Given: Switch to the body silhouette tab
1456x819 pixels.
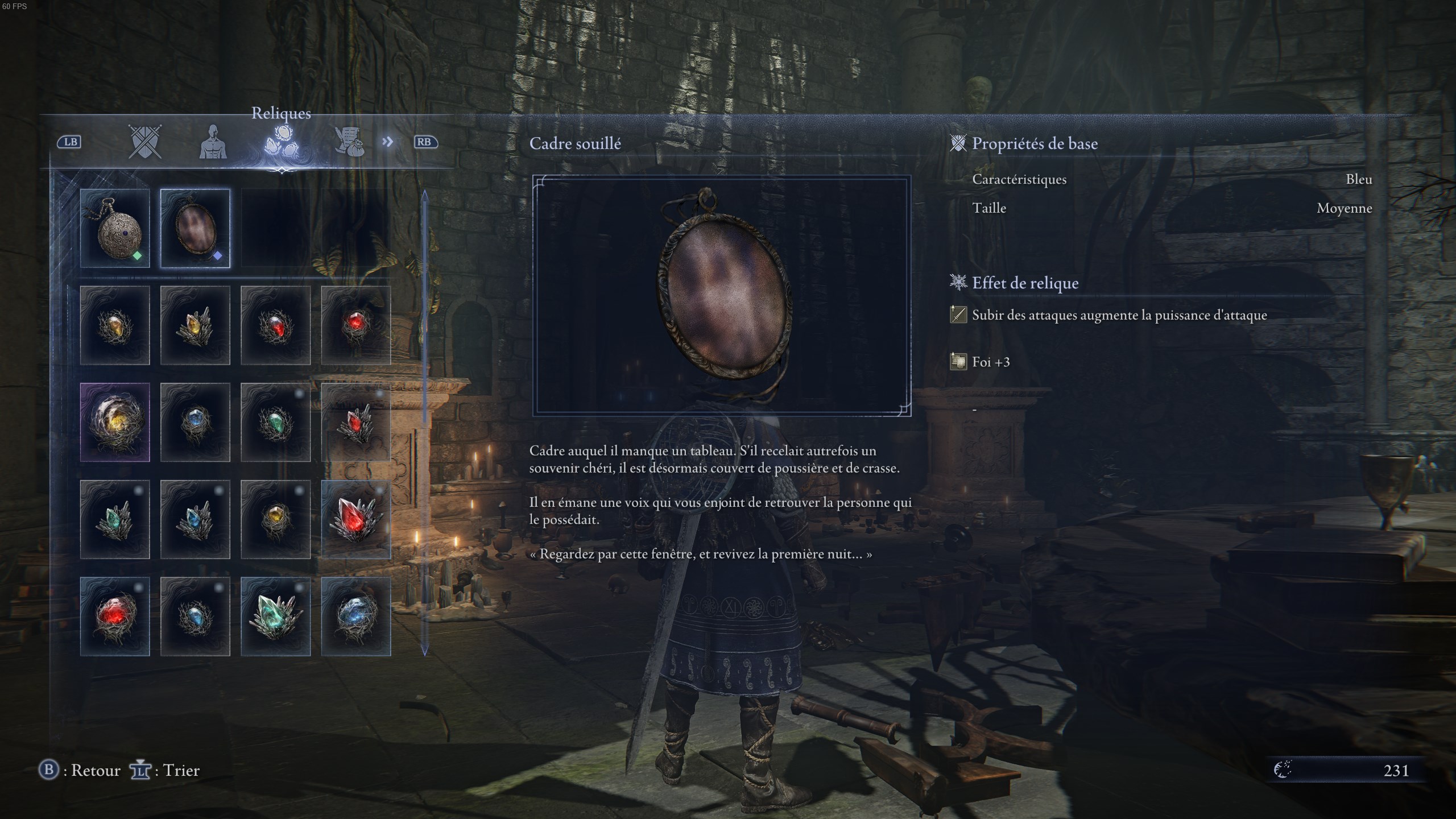Looking at the screenshot, I should [213, 142].
